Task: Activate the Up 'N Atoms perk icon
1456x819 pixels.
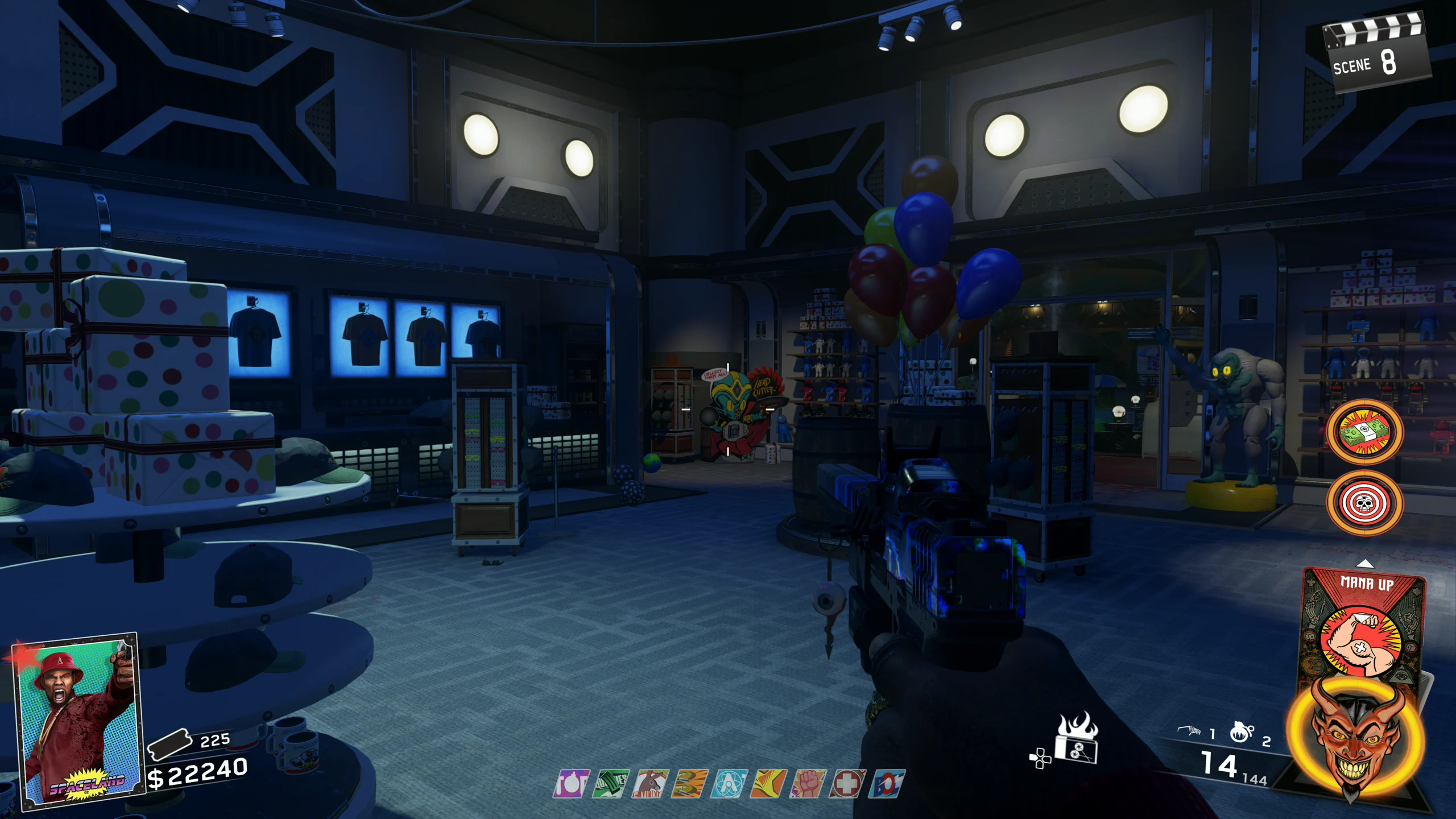Action: [x=729, y=784]
